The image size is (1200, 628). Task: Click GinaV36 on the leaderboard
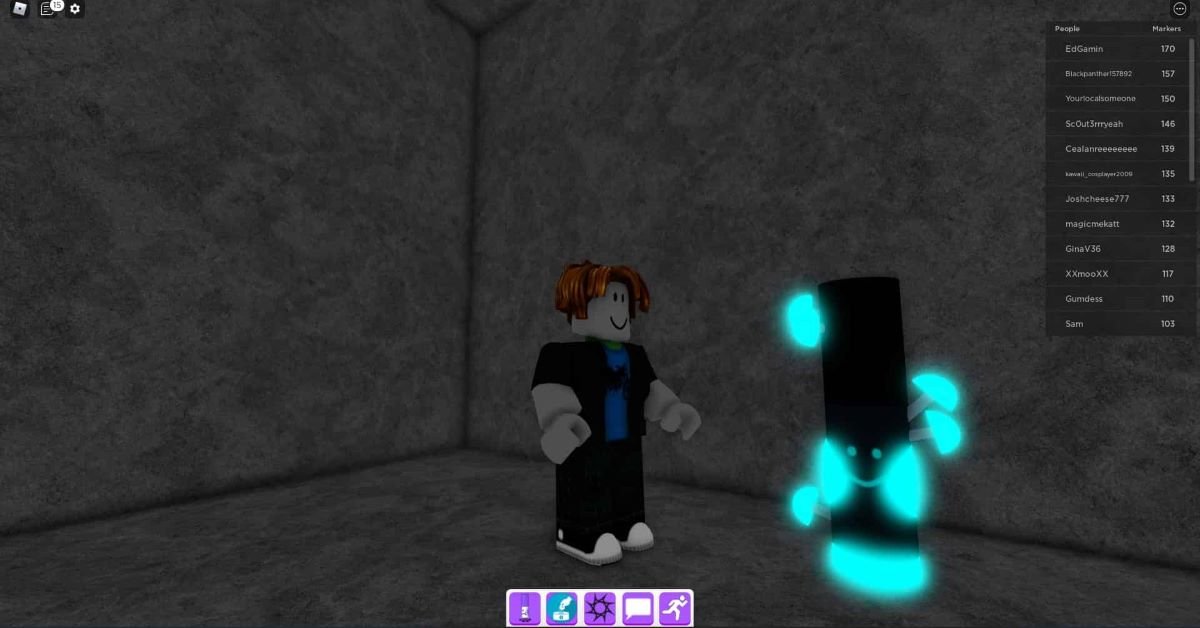coord(1083,249)
